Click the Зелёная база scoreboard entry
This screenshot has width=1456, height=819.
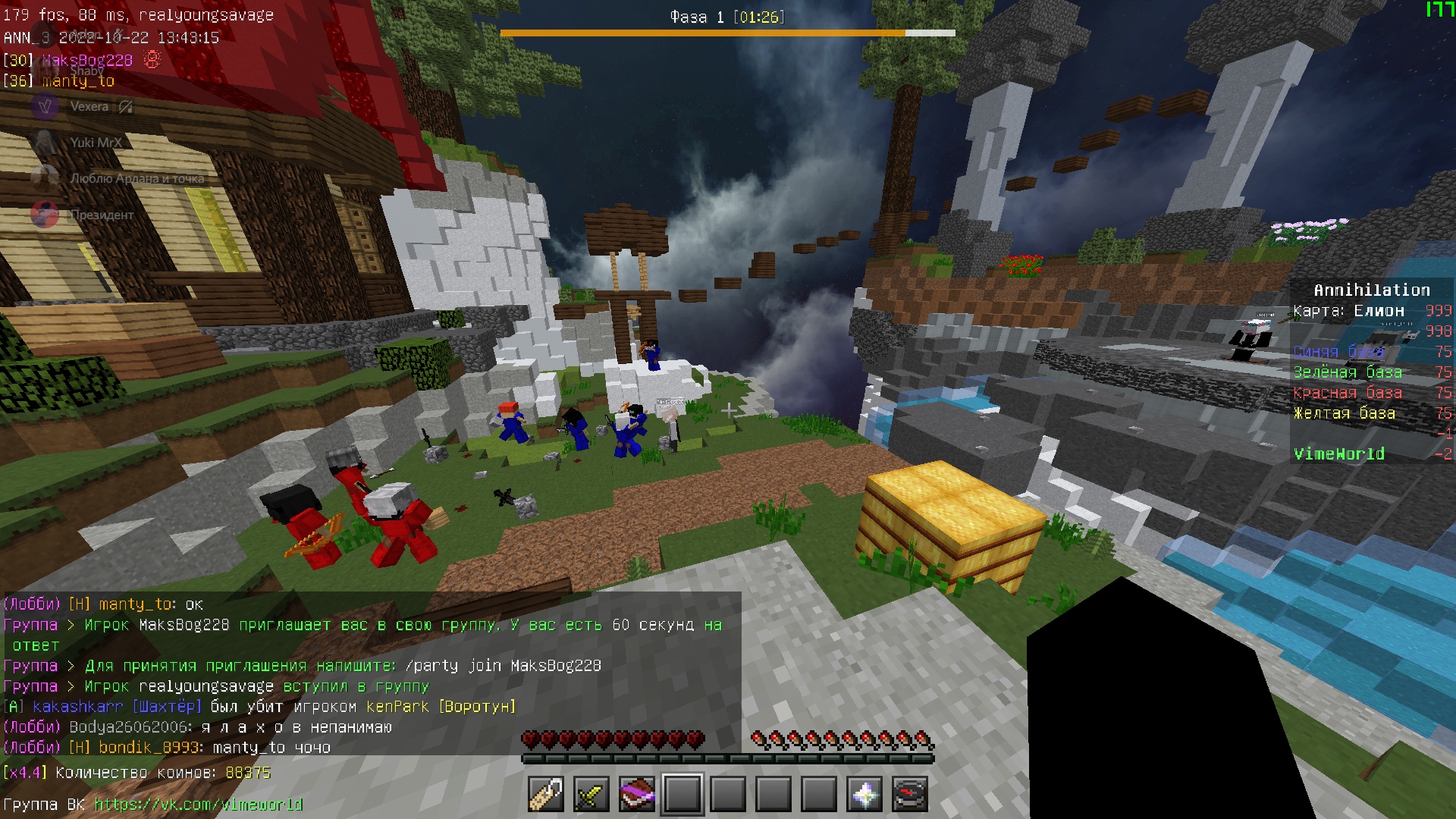click(x=1347, y=372)
